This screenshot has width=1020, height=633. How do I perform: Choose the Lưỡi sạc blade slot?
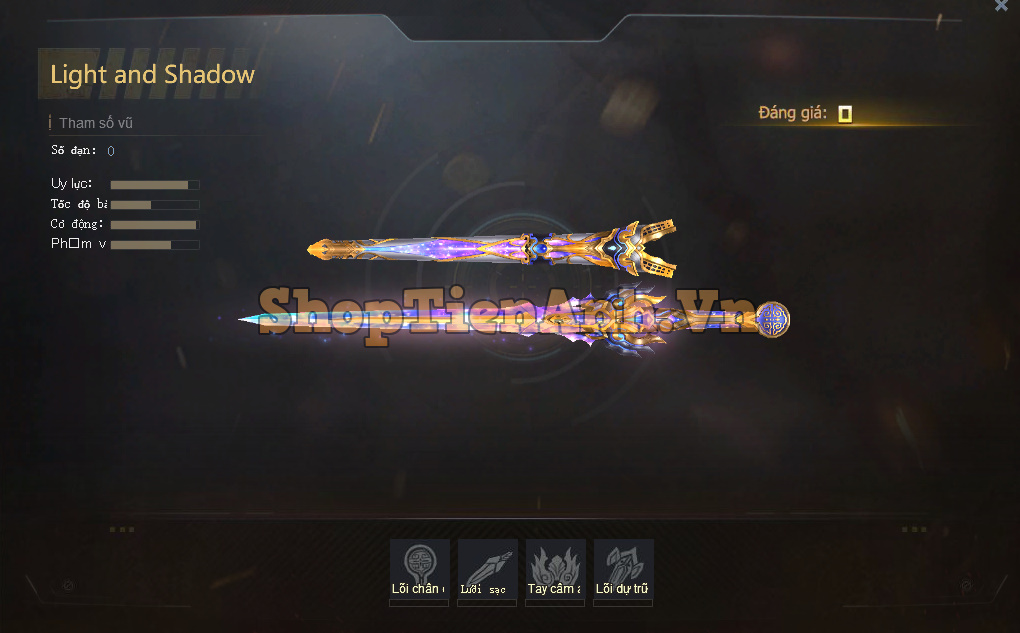pos(487,569)
